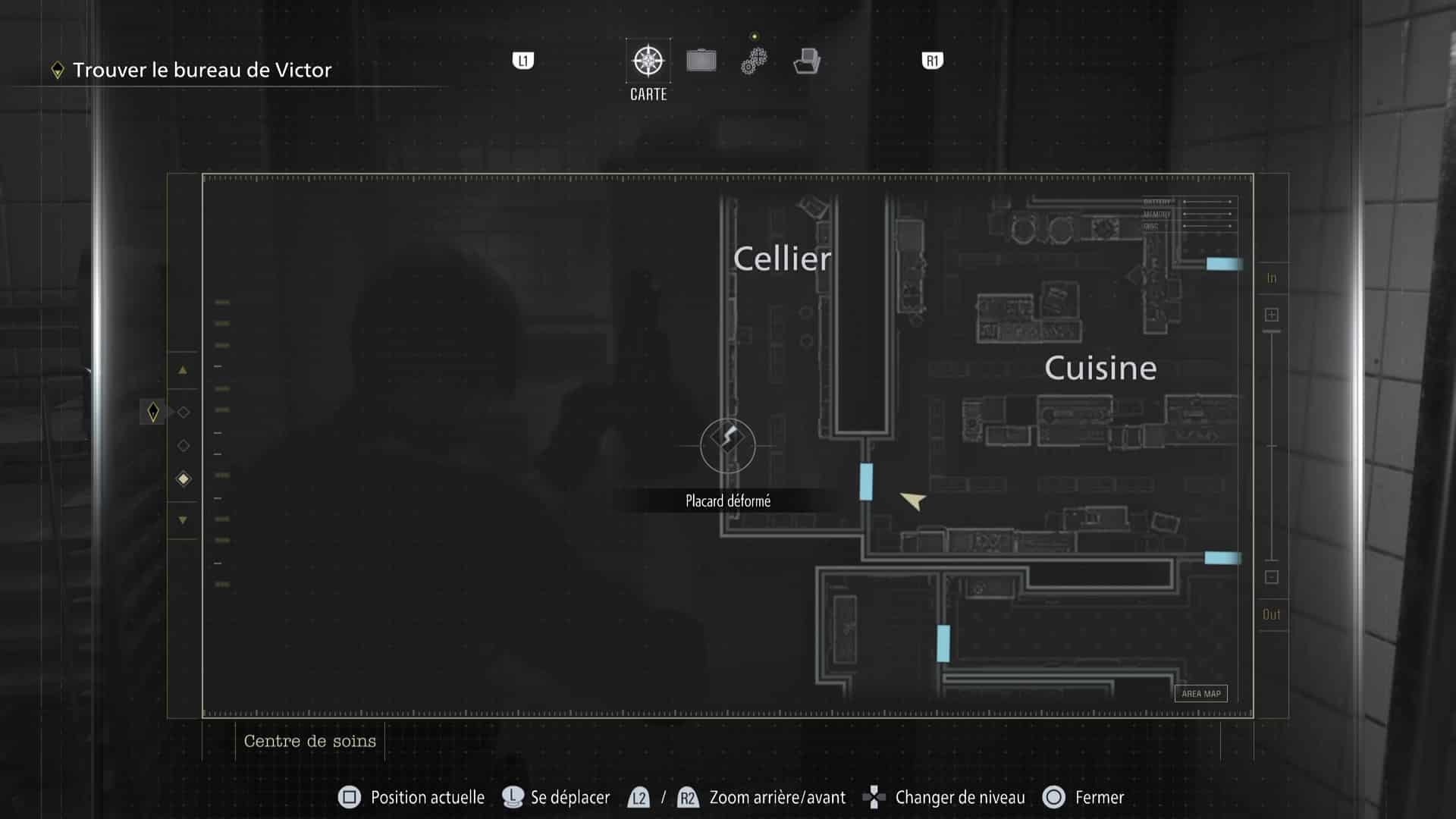Open the gears settings icon
This screenshot has height=819, width=1456.
tap(753, 61)
